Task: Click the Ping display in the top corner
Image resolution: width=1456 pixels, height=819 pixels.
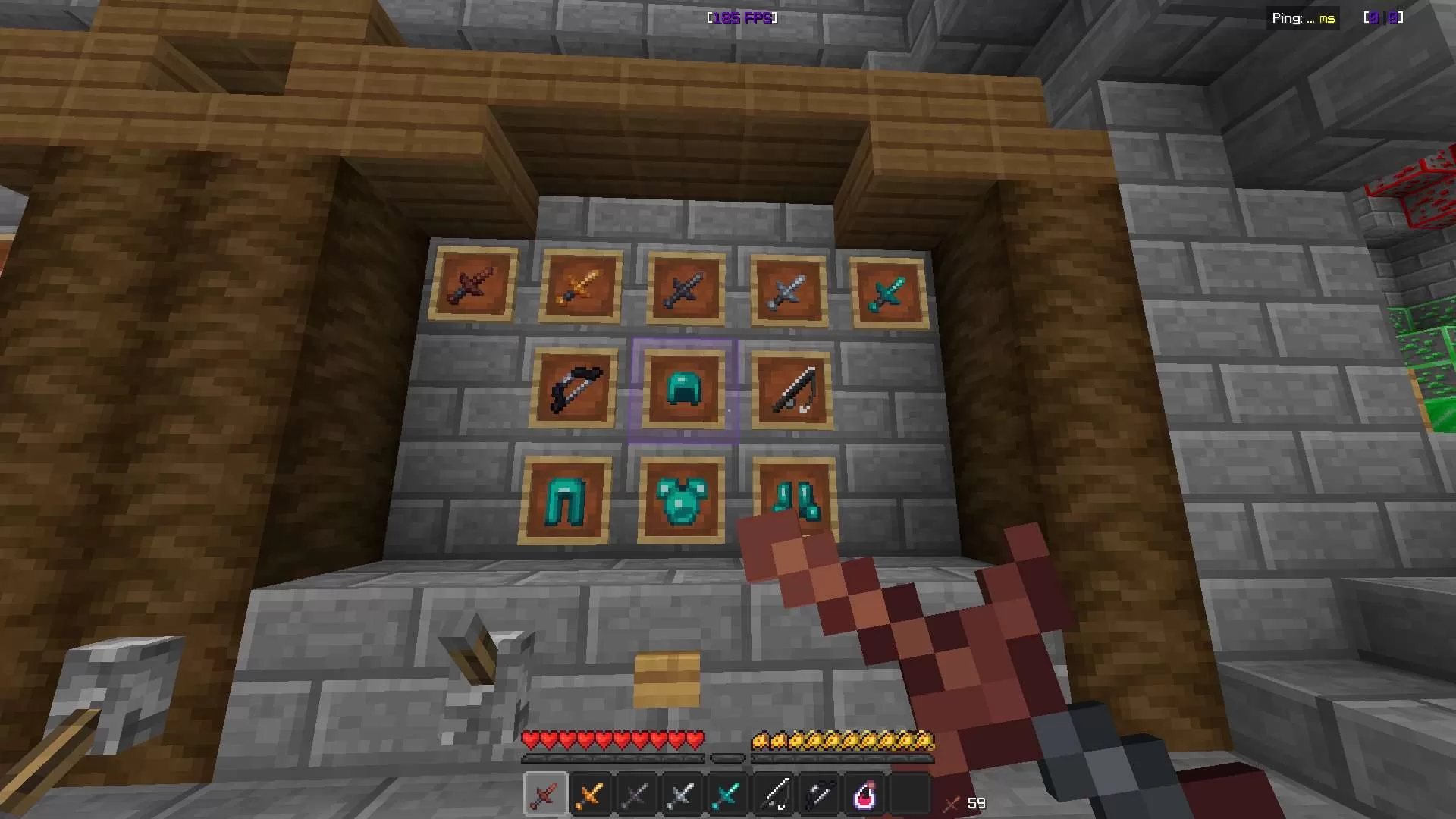Action: [1303, 17]
